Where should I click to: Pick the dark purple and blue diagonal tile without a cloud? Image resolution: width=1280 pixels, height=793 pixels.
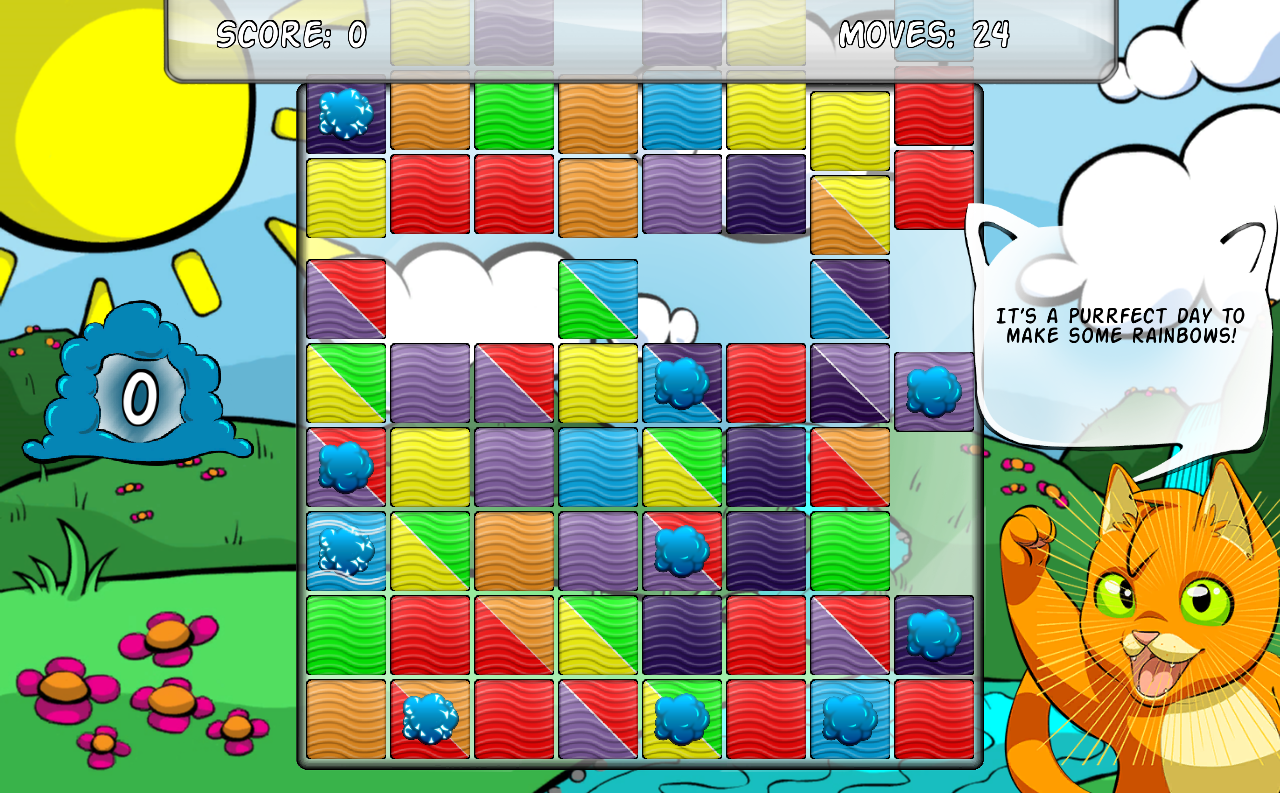coord(850,298)
